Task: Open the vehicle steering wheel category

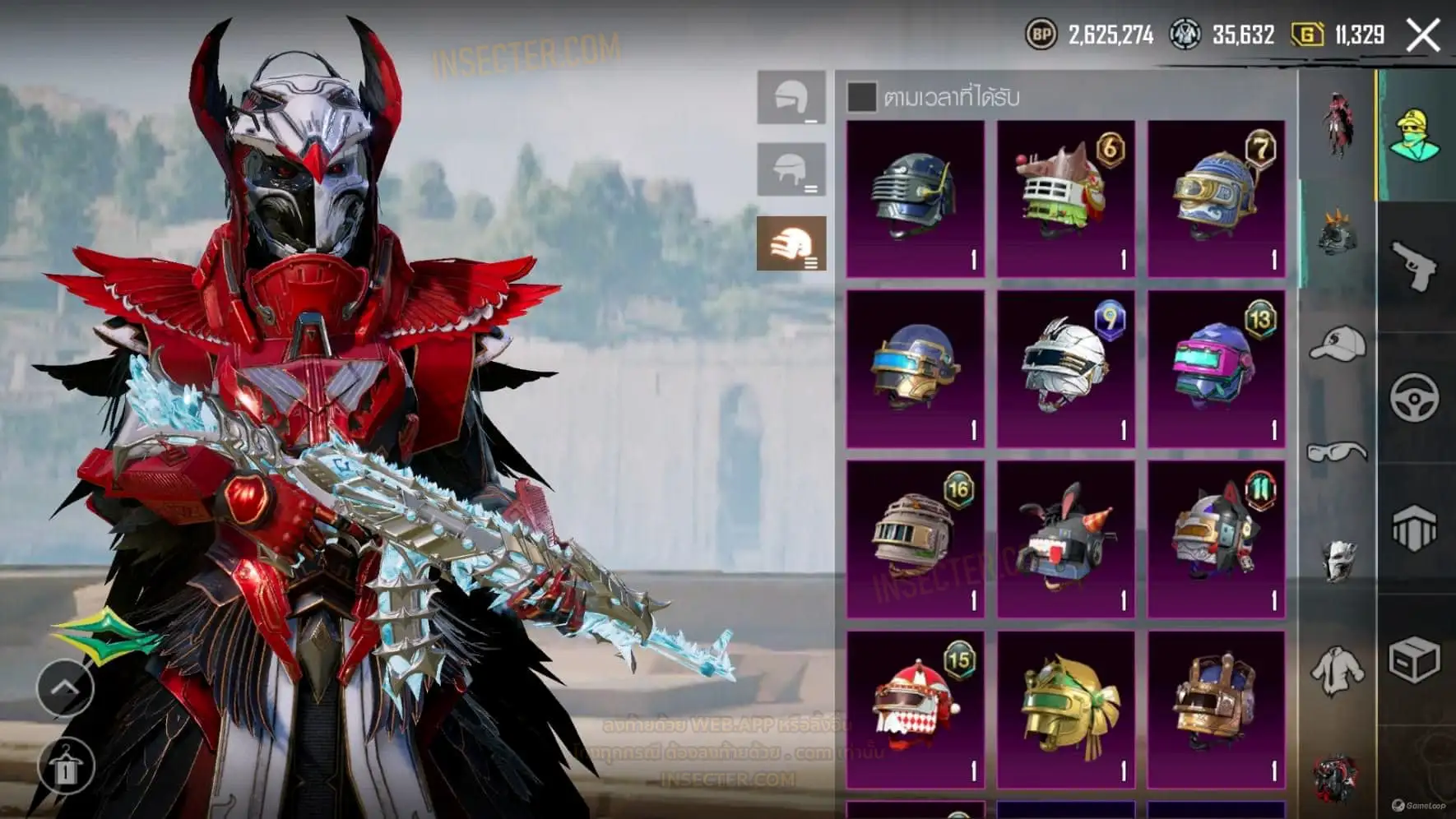Action: pyautogui.click(x=1415, y=398)
